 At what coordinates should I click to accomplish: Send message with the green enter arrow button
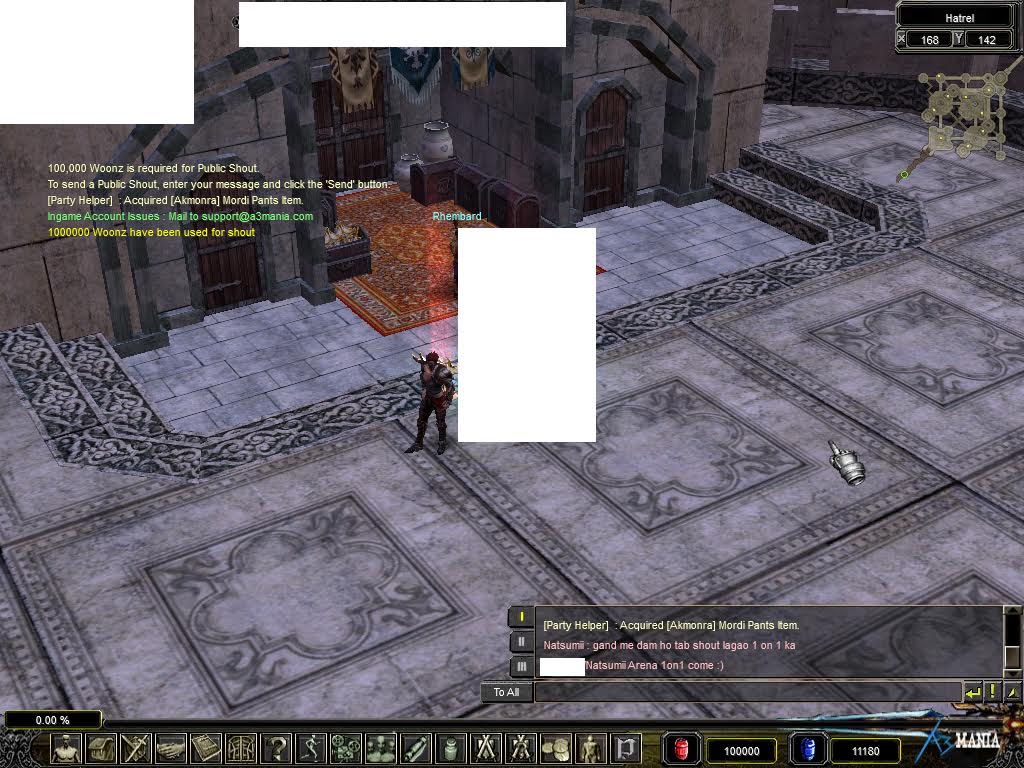click(x=972, y=692)
